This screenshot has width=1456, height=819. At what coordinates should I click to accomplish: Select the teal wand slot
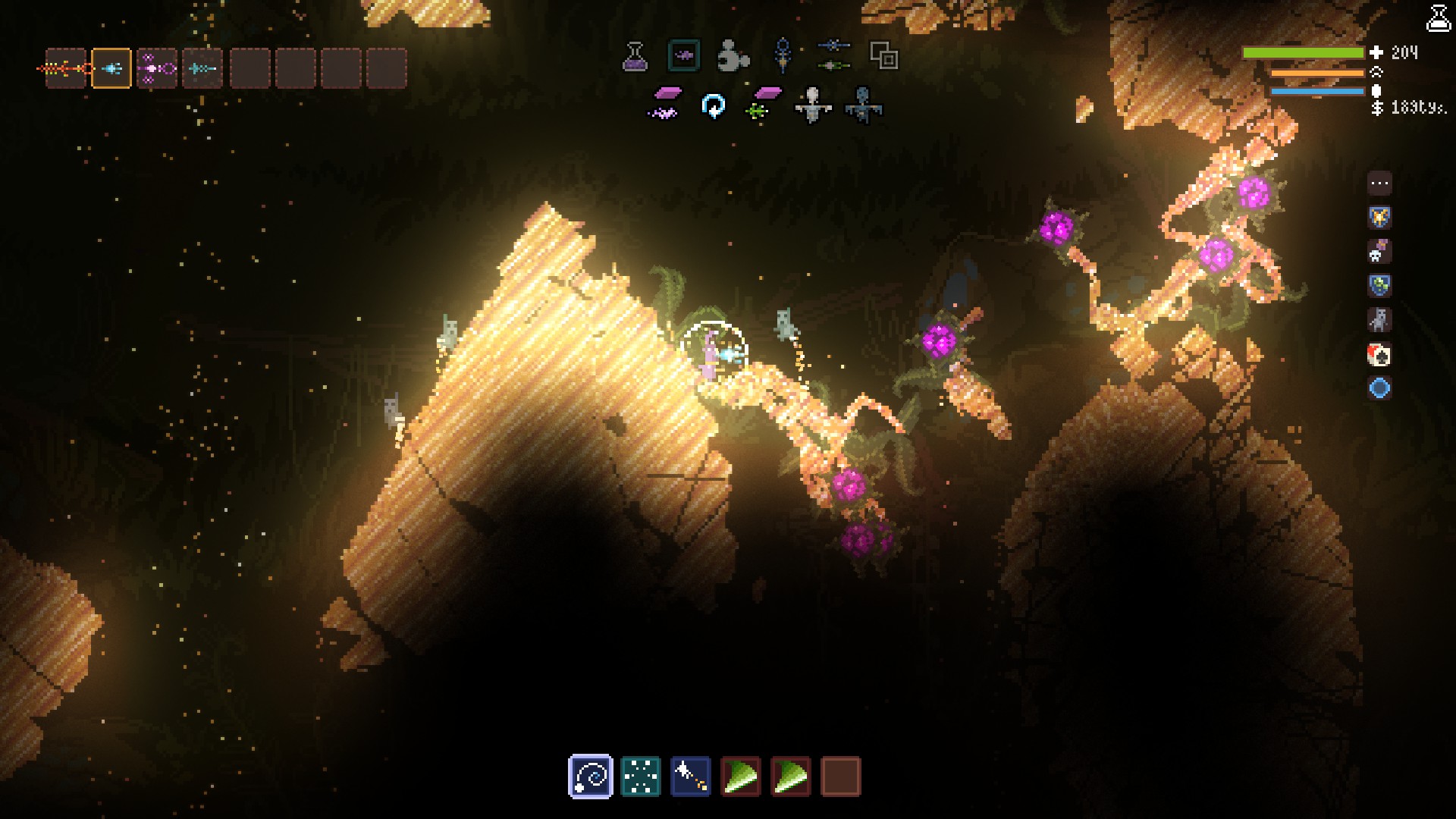(x=202, y=69)
